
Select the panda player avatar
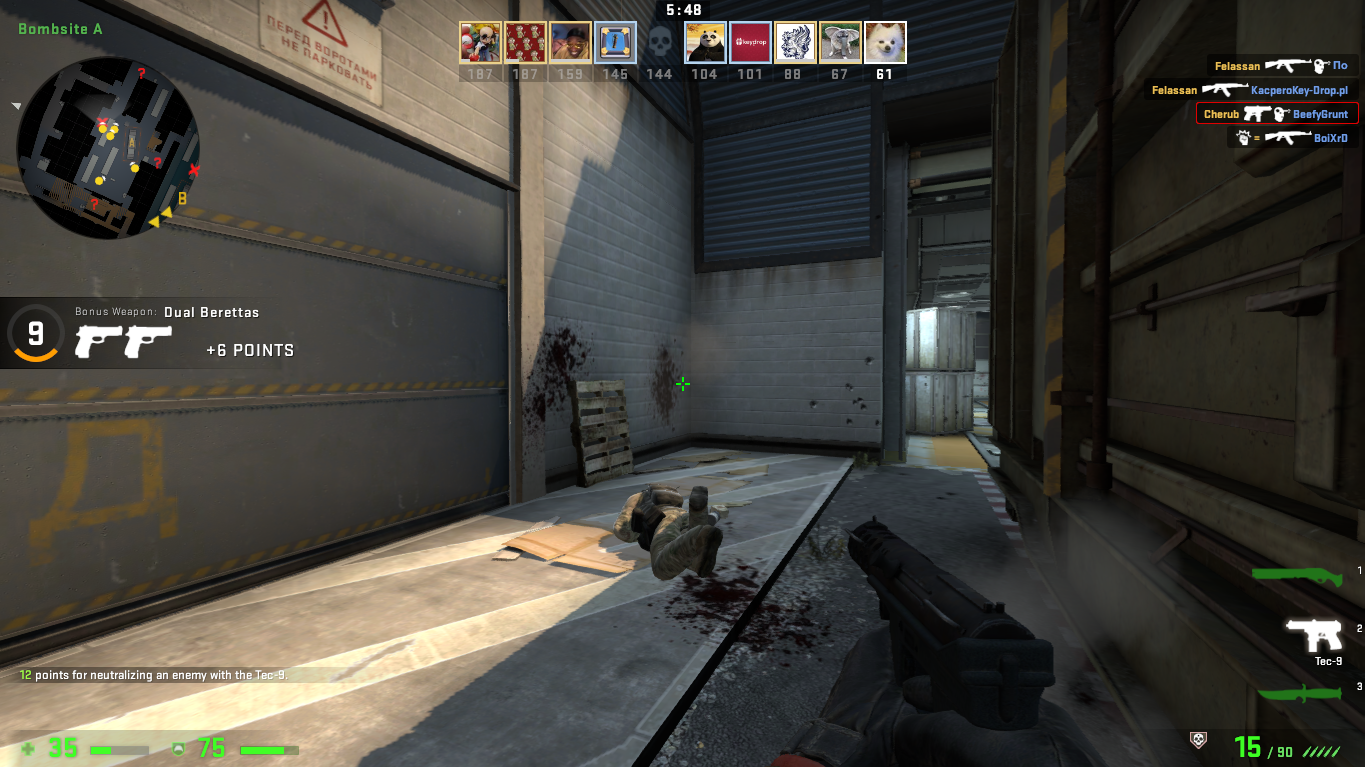point(705,43)
